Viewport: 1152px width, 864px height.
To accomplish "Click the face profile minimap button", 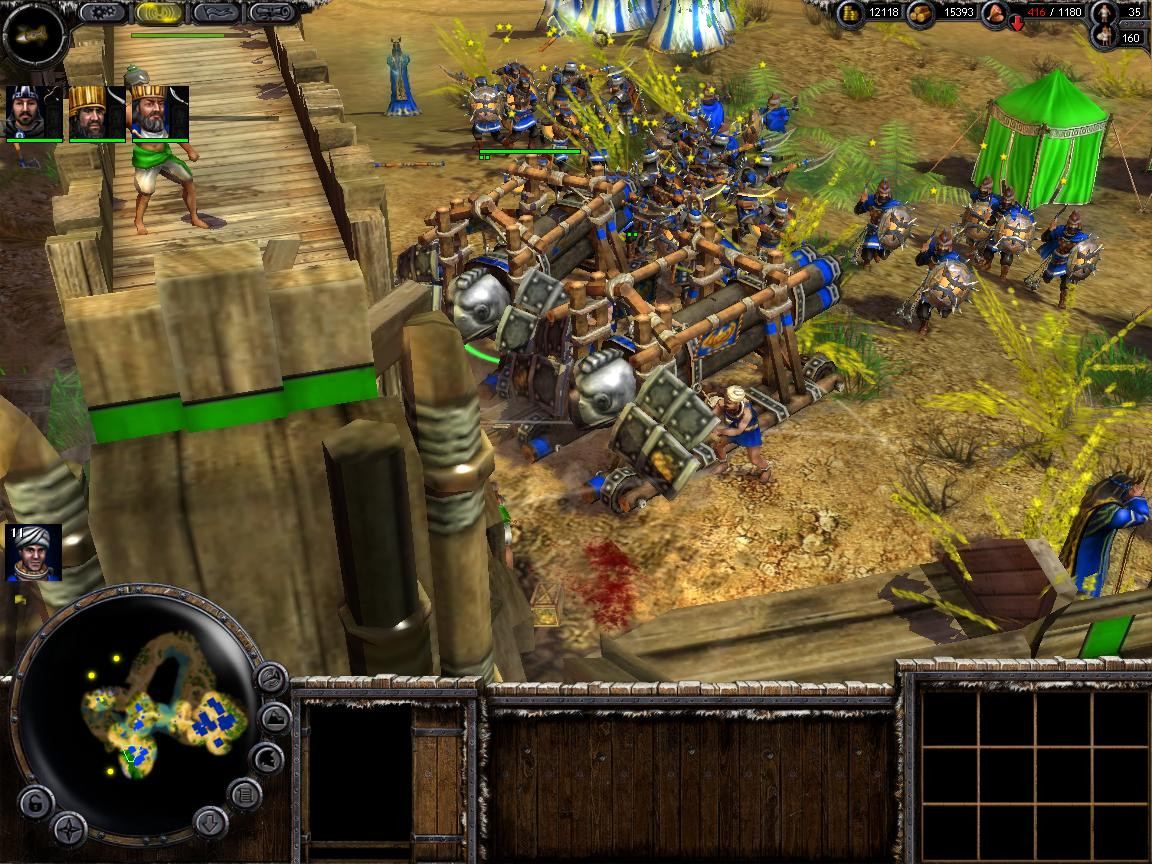I will 267,759.
